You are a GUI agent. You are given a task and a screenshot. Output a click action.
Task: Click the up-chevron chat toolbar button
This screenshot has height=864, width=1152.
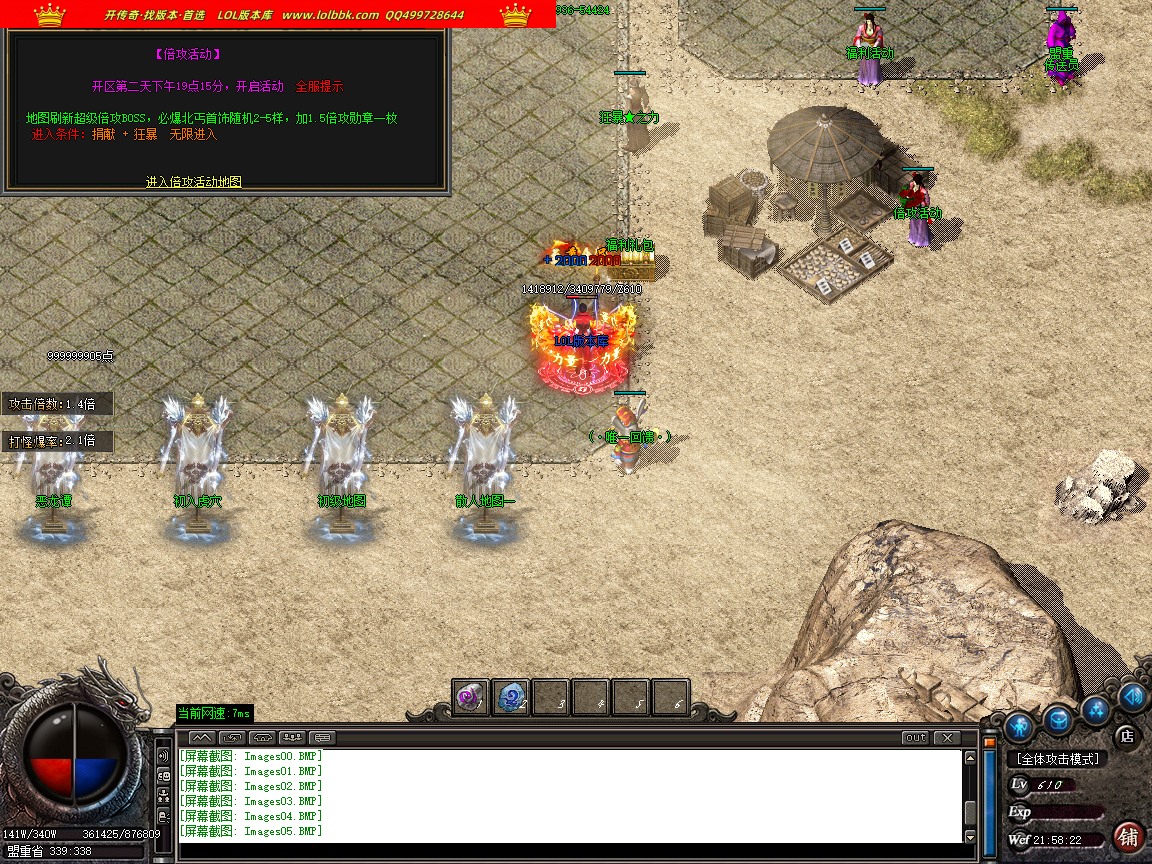click(201, 738)
